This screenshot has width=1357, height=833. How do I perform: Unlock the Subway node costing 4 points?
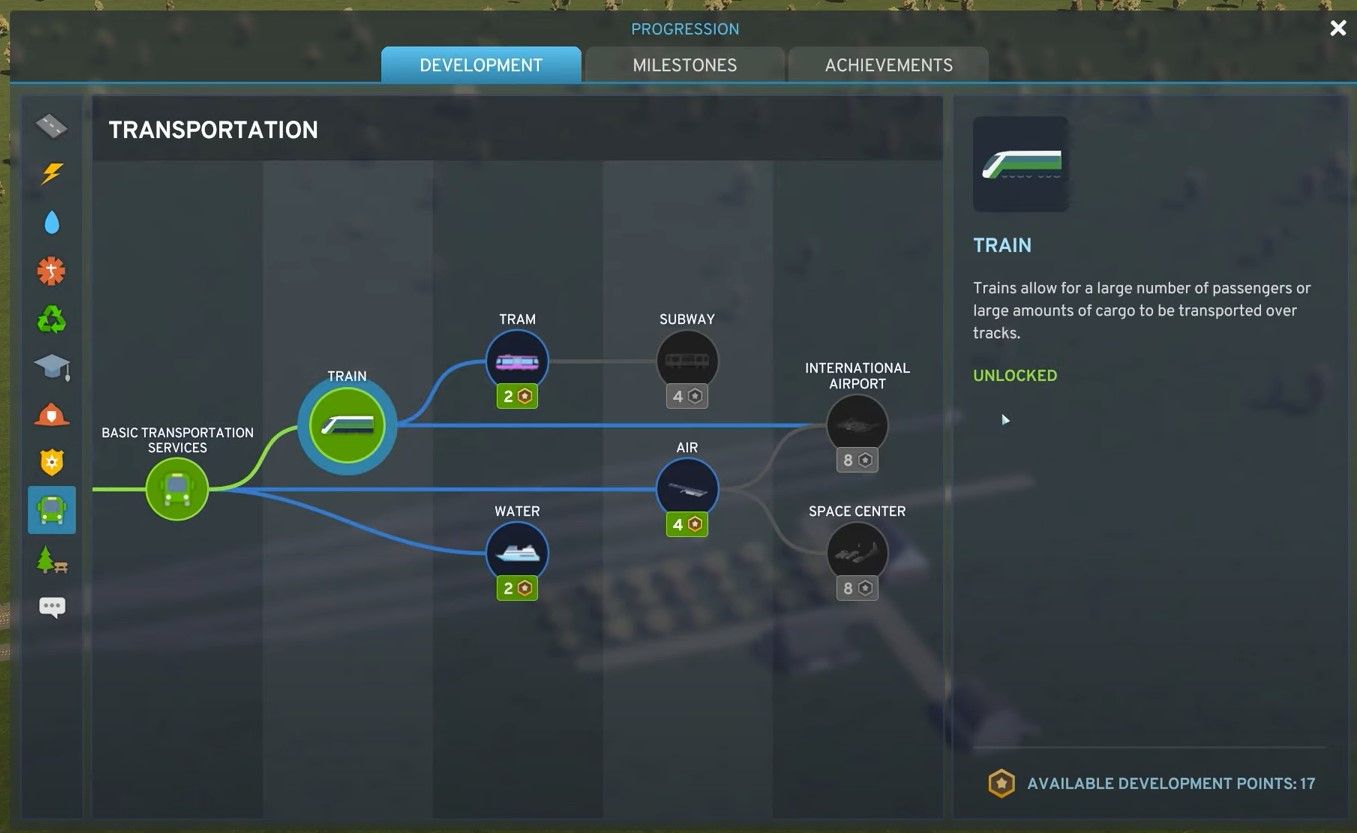pyautogui.click(x=687, y=360)
